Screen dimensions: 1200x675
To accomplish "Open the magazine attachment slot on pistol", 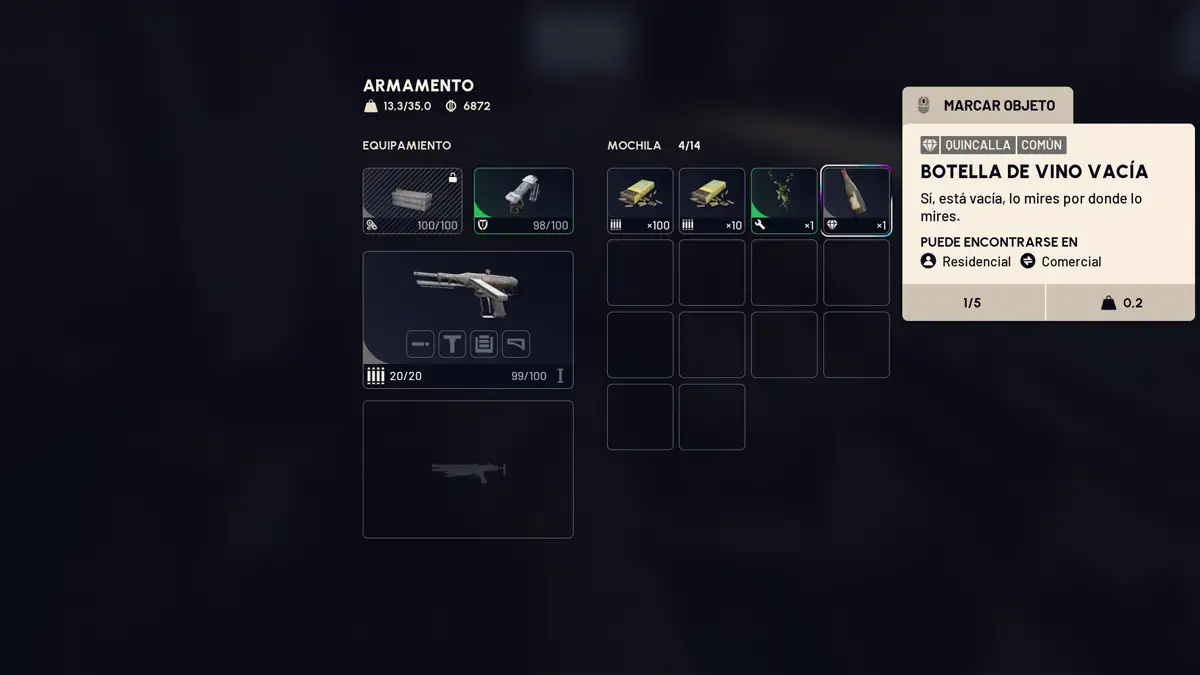I will 484,345.
